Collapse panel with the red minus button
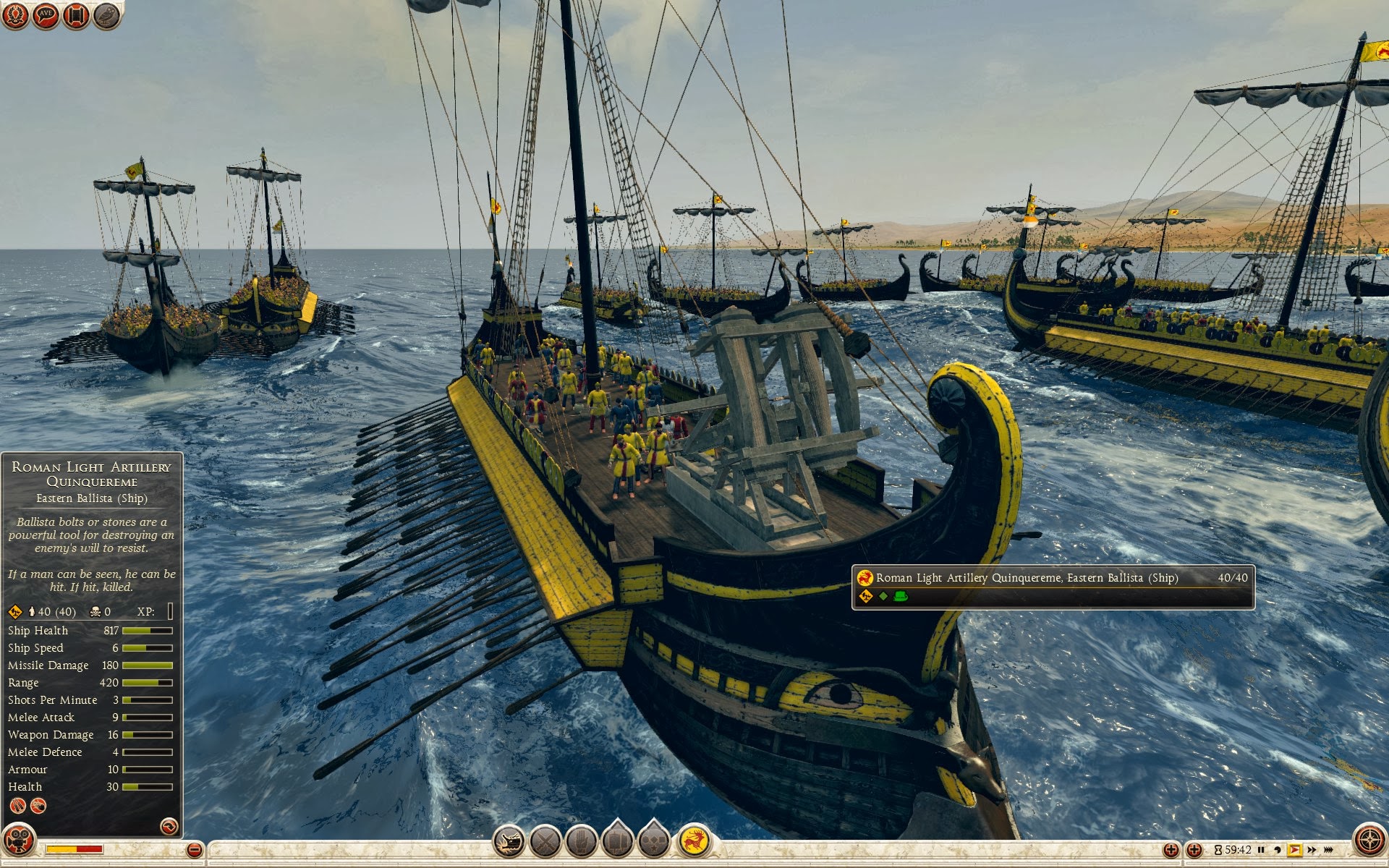 [194, 850]
